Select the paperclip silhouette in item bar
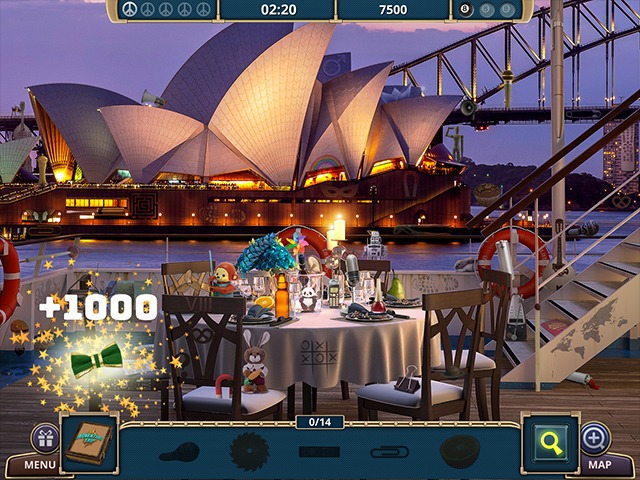The width and height of the screenshot is (640, 480). [x=389, y=452]
